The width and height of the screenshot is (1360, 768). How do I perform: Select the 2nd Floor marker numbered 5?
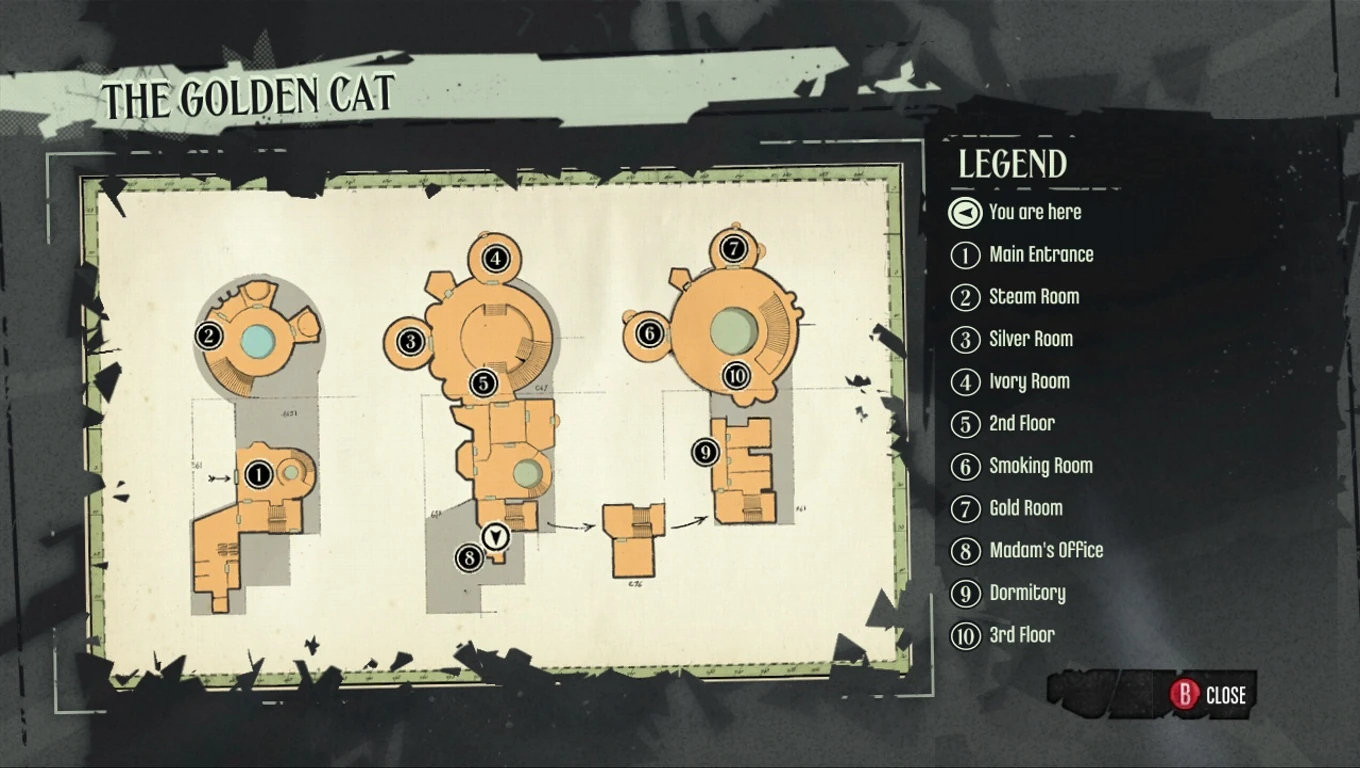coord(481,380)
